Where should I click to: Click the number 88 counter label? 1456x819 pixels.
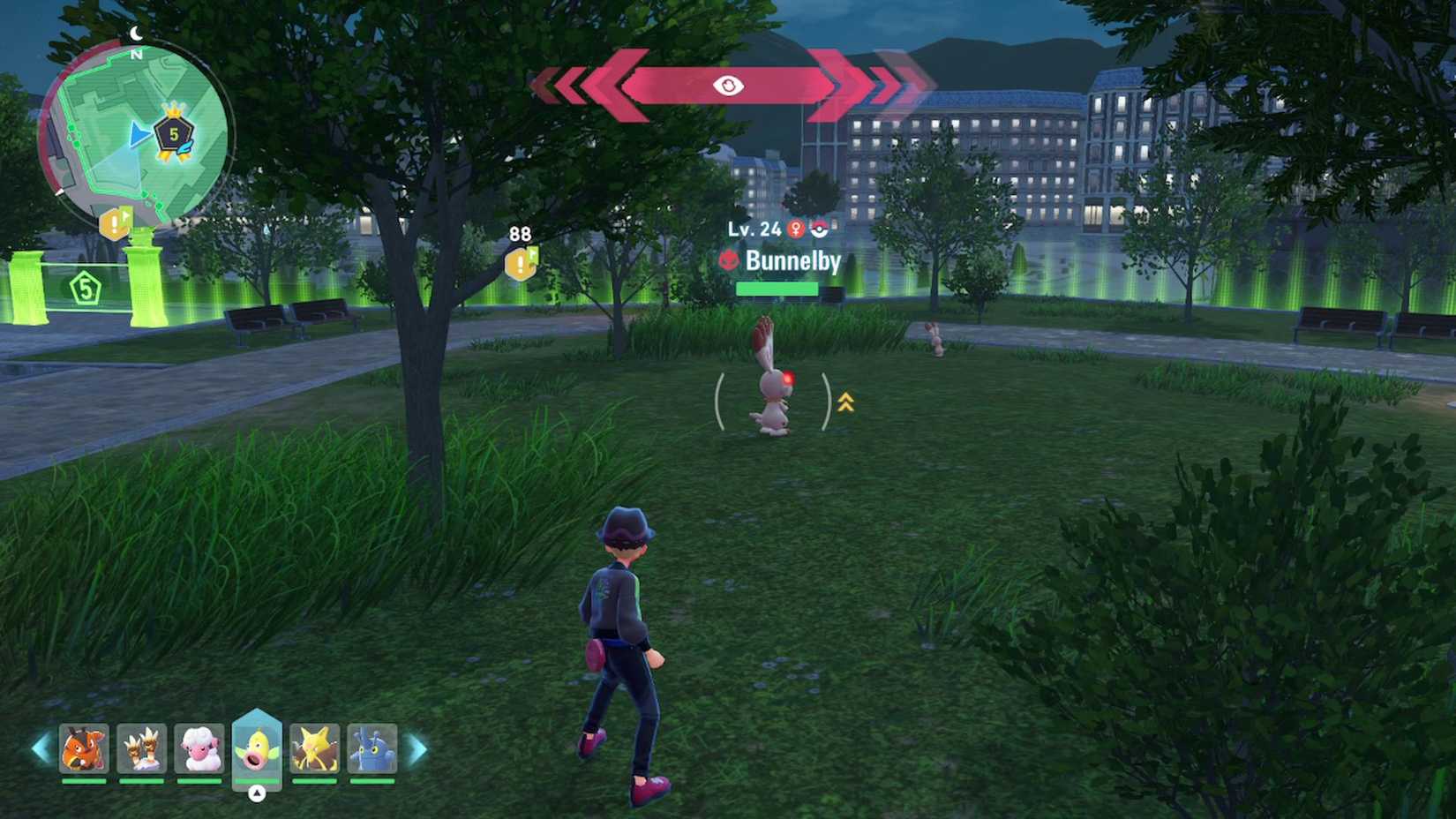click(x=520, y=233)
